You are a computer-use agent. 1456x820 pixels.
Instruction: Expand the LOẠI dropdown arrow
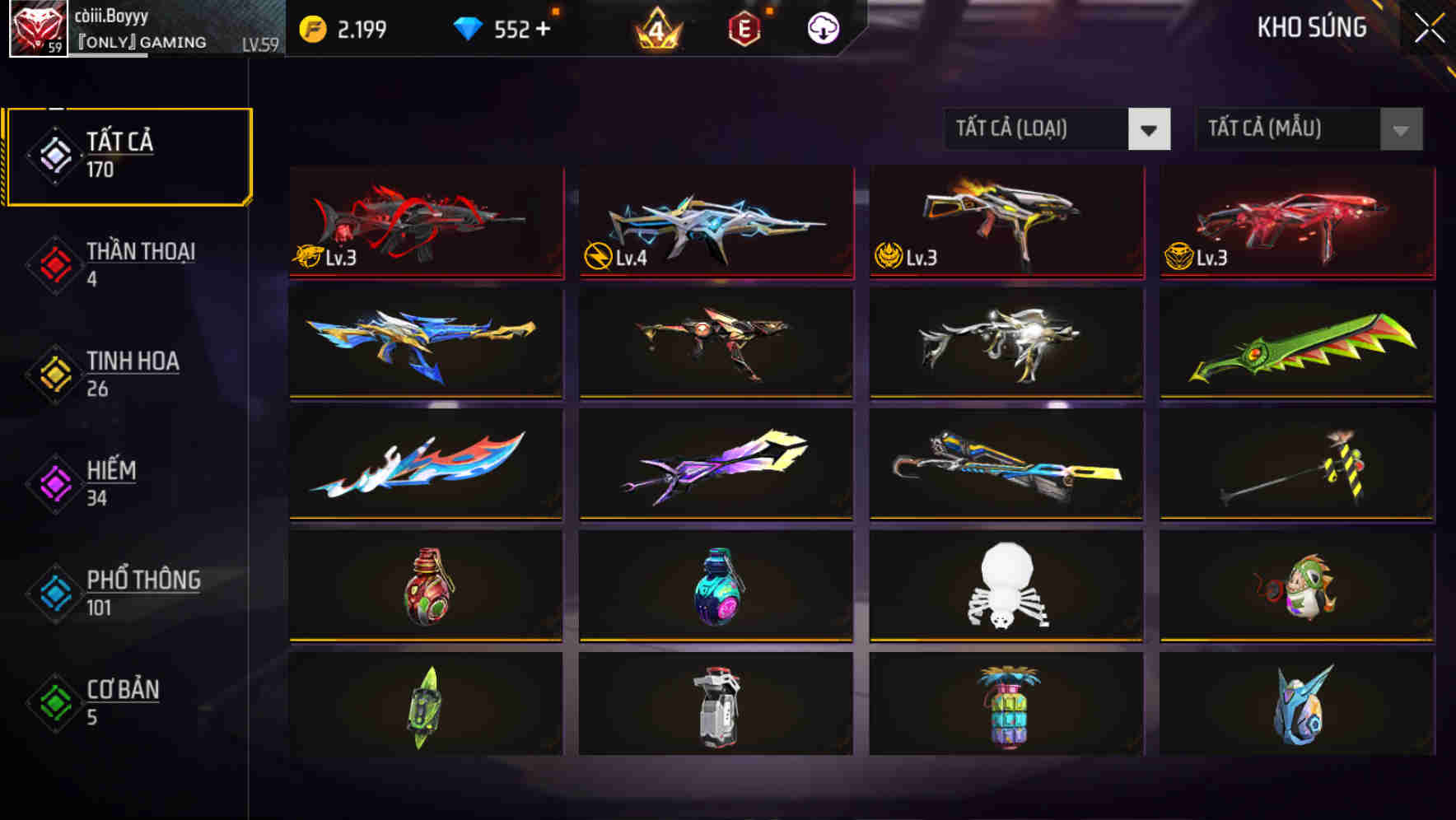pyautogui.click(x=1150, y=129)
